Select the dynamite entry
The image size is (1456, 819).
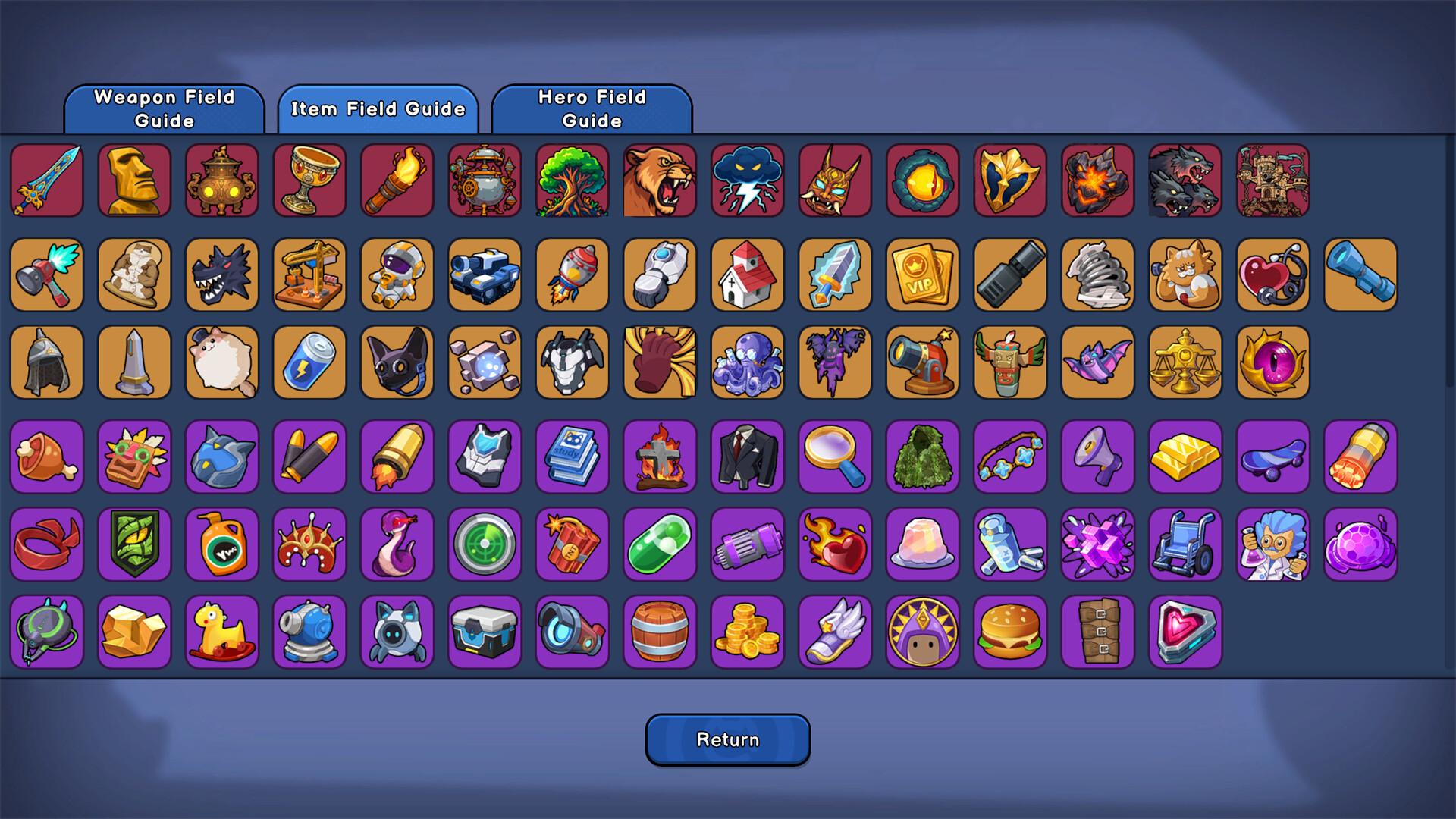click(572, 544)
